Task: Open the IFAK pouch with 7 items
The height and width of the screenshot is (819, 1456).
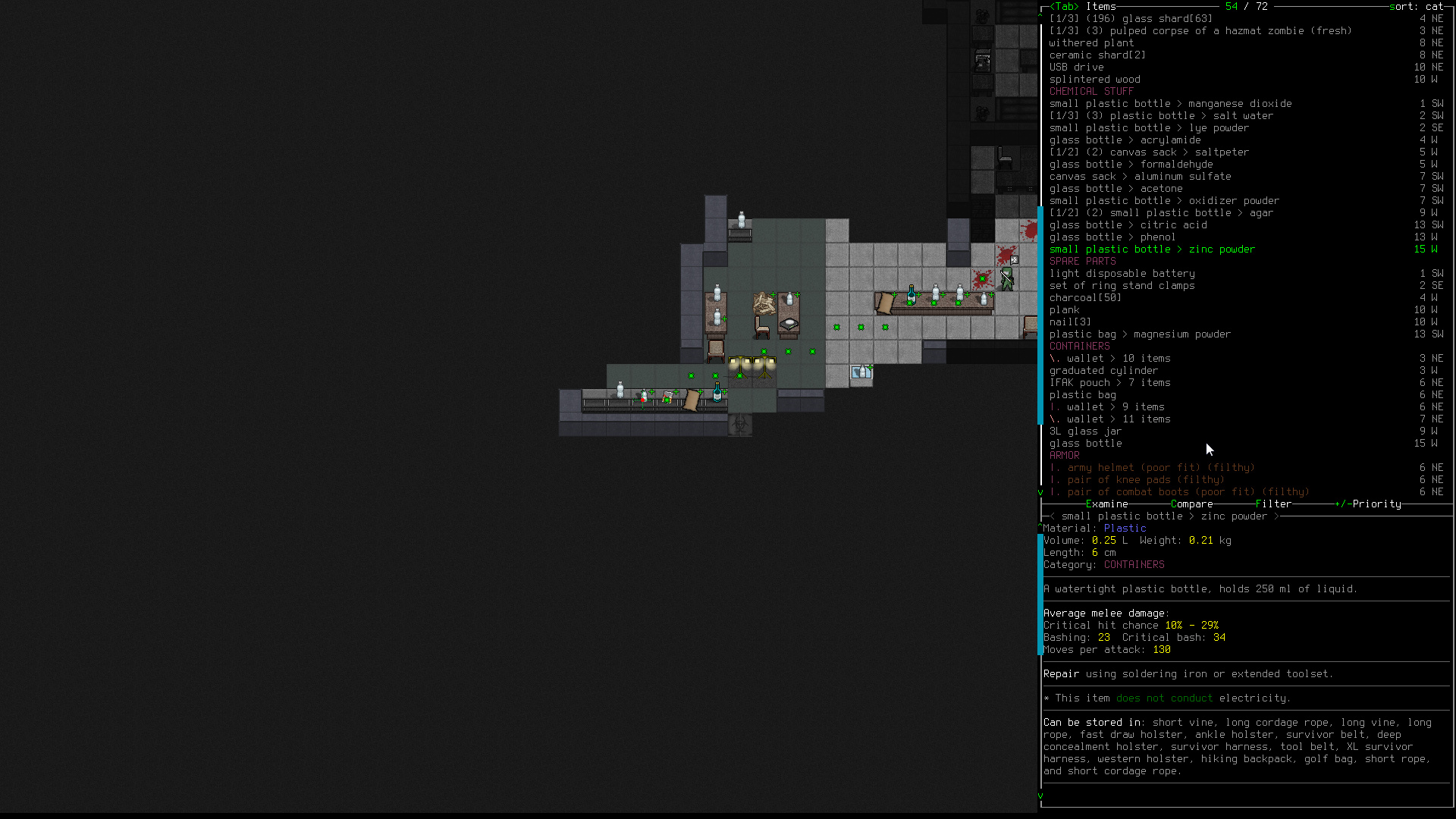Action: pos(1109,383)
